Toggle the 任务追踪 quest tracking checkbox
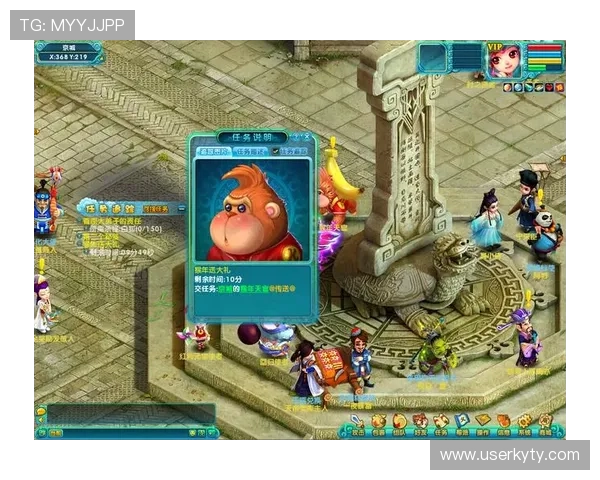Image resolution: width=600 pixels, height=480 pixels. click(276, 151)
